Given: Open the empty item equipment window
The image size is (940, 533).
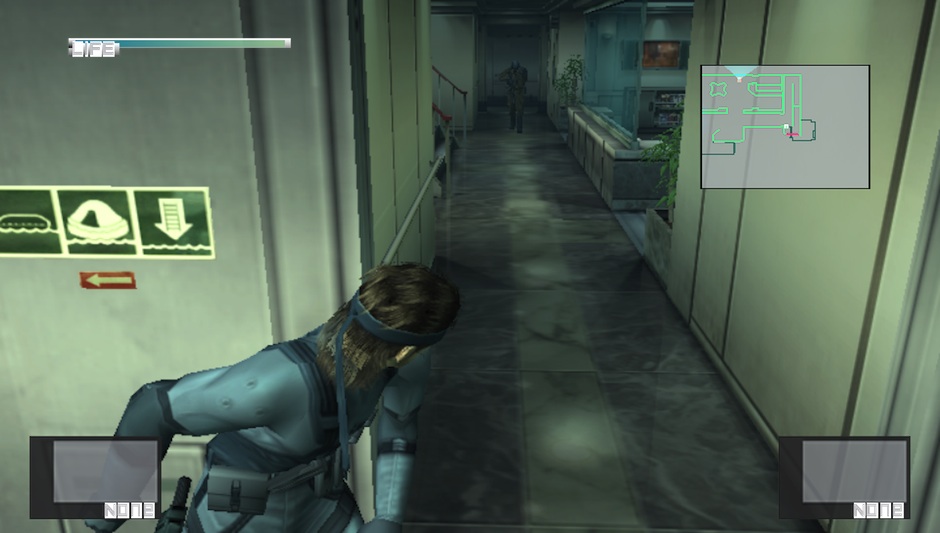Looking at the screenshot, I should point(95,477).
